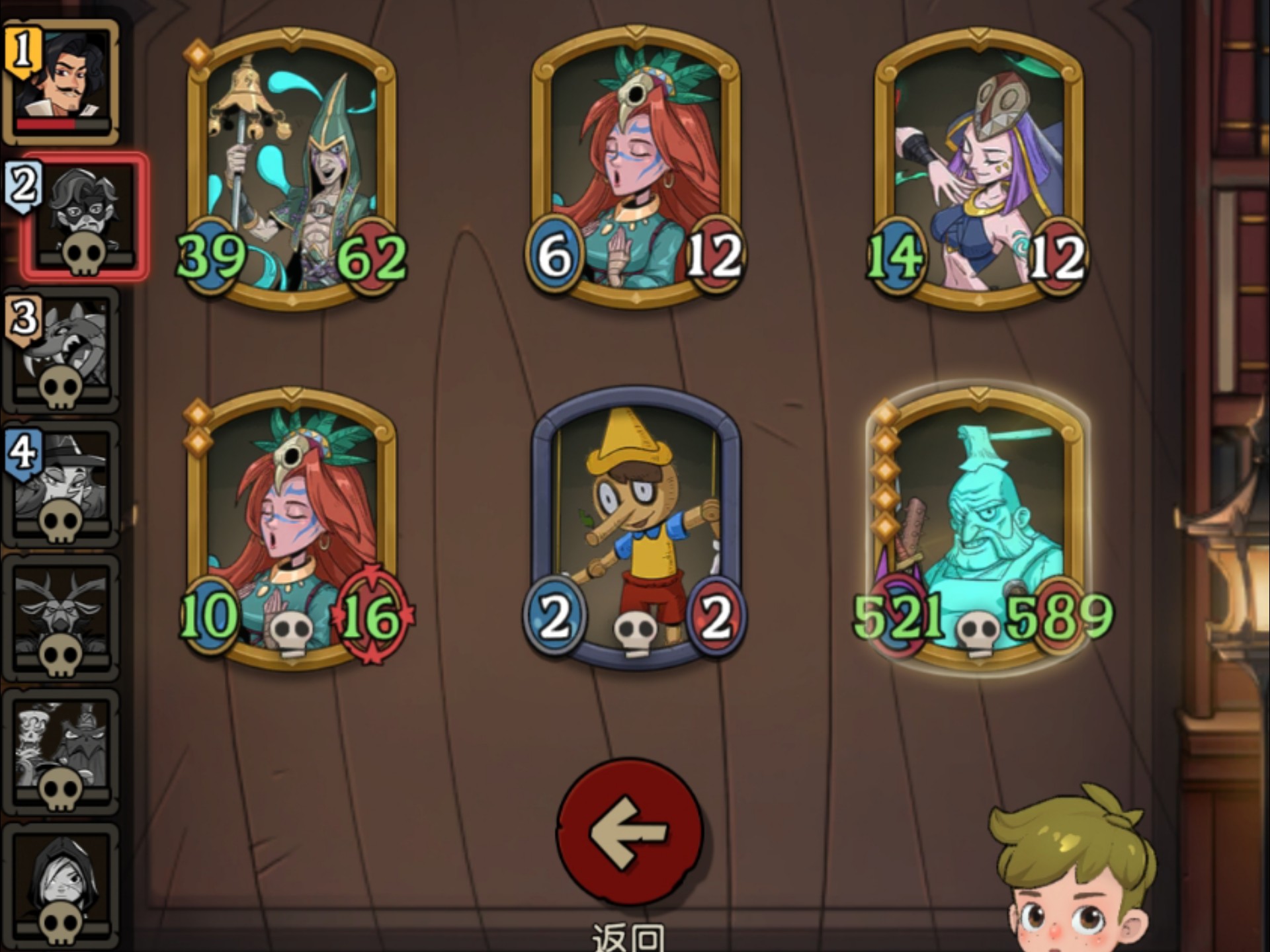The height and width of the screenshot is (952, 1270).
Task: View the antlered eliminated player portrait
Action: pyautogui.click(x=62, y=618)
